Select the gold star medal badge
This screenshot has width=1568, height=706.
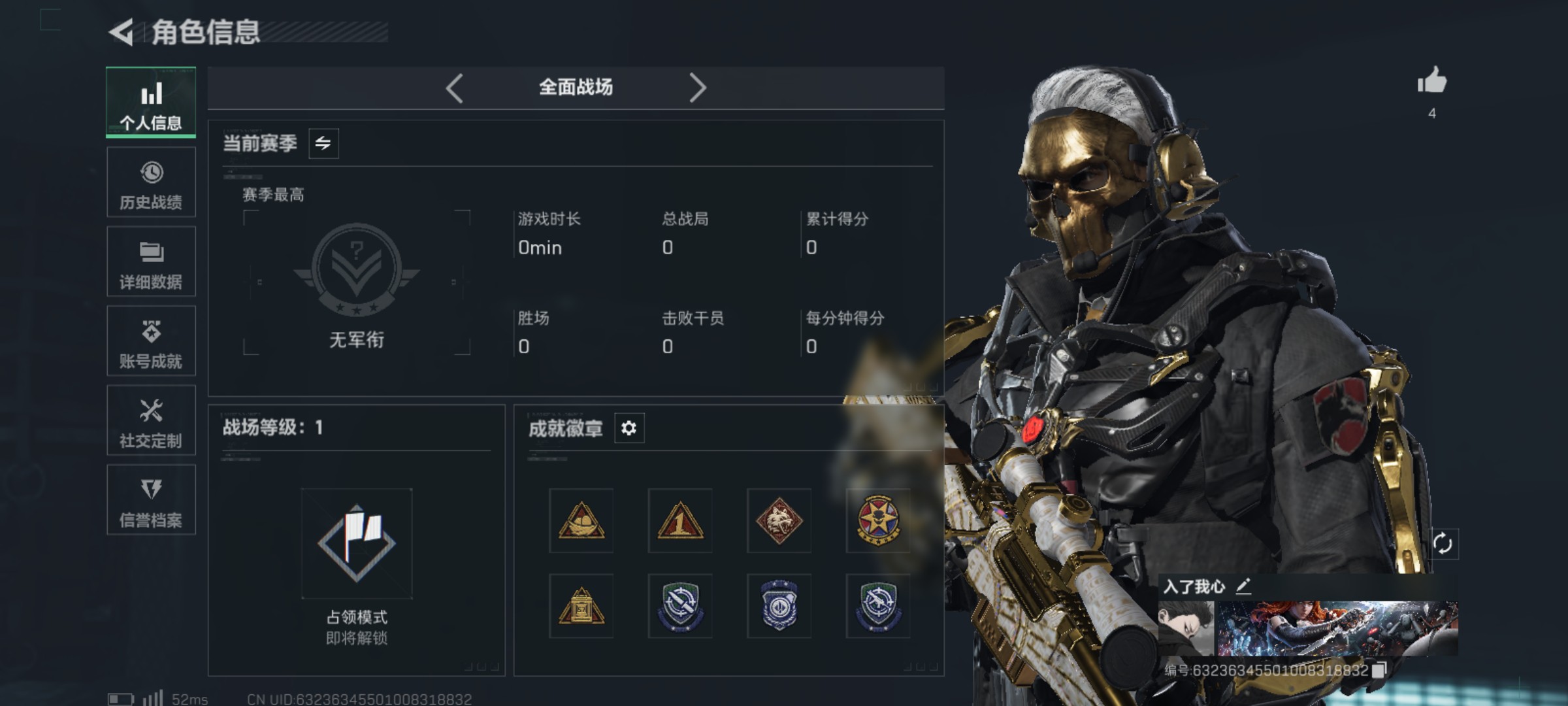pos(878,521)
